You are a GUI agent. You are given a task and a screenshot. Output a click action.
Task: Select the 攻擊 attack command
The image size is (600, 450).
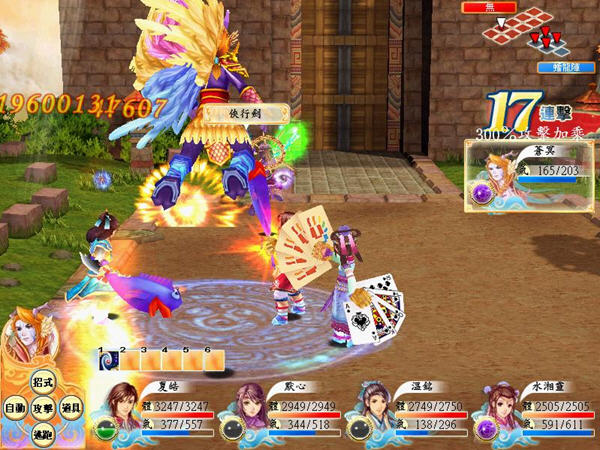coord(42,409)
